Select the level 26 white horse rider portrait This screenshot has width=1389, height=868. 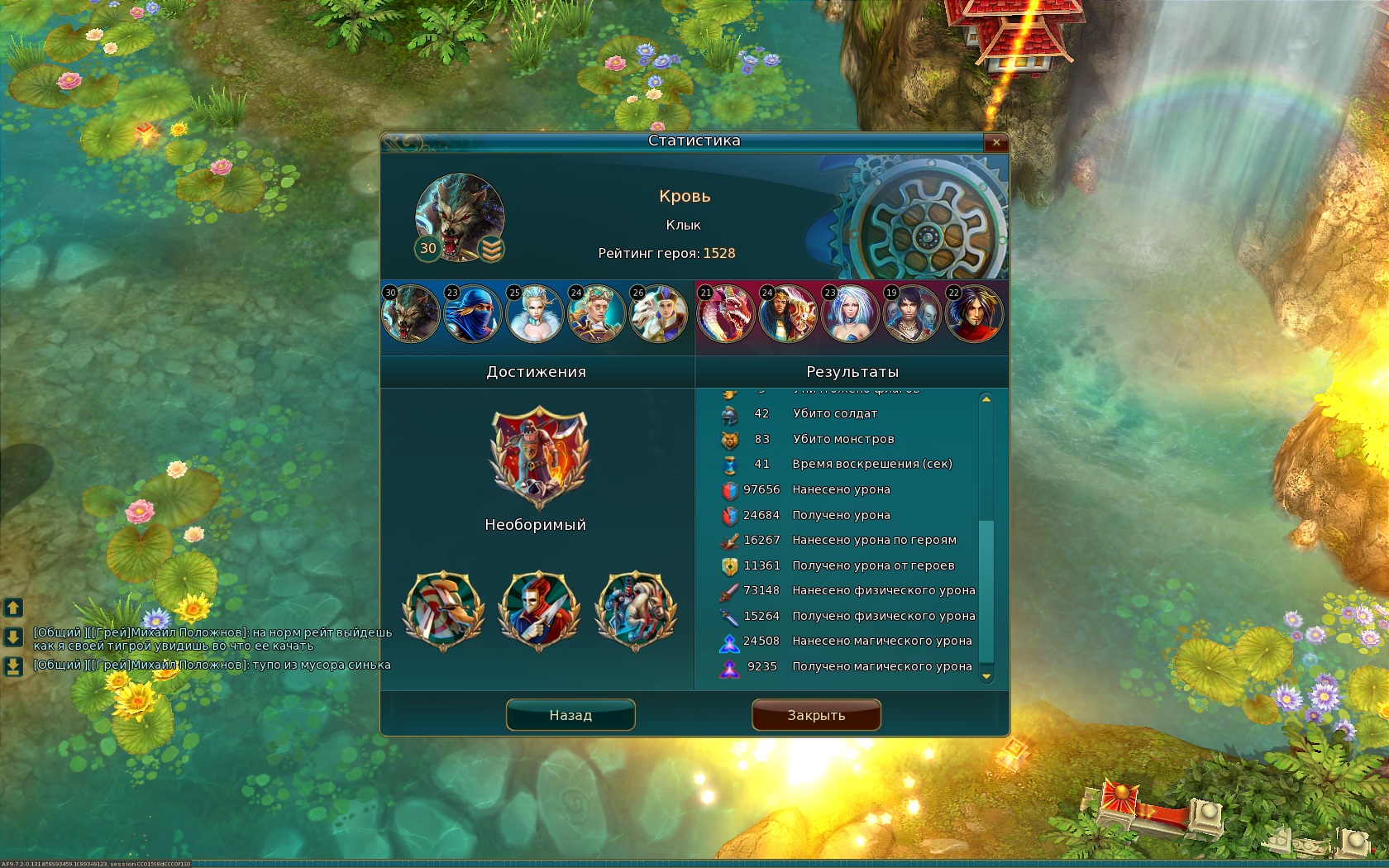click(x=659, y=314)
